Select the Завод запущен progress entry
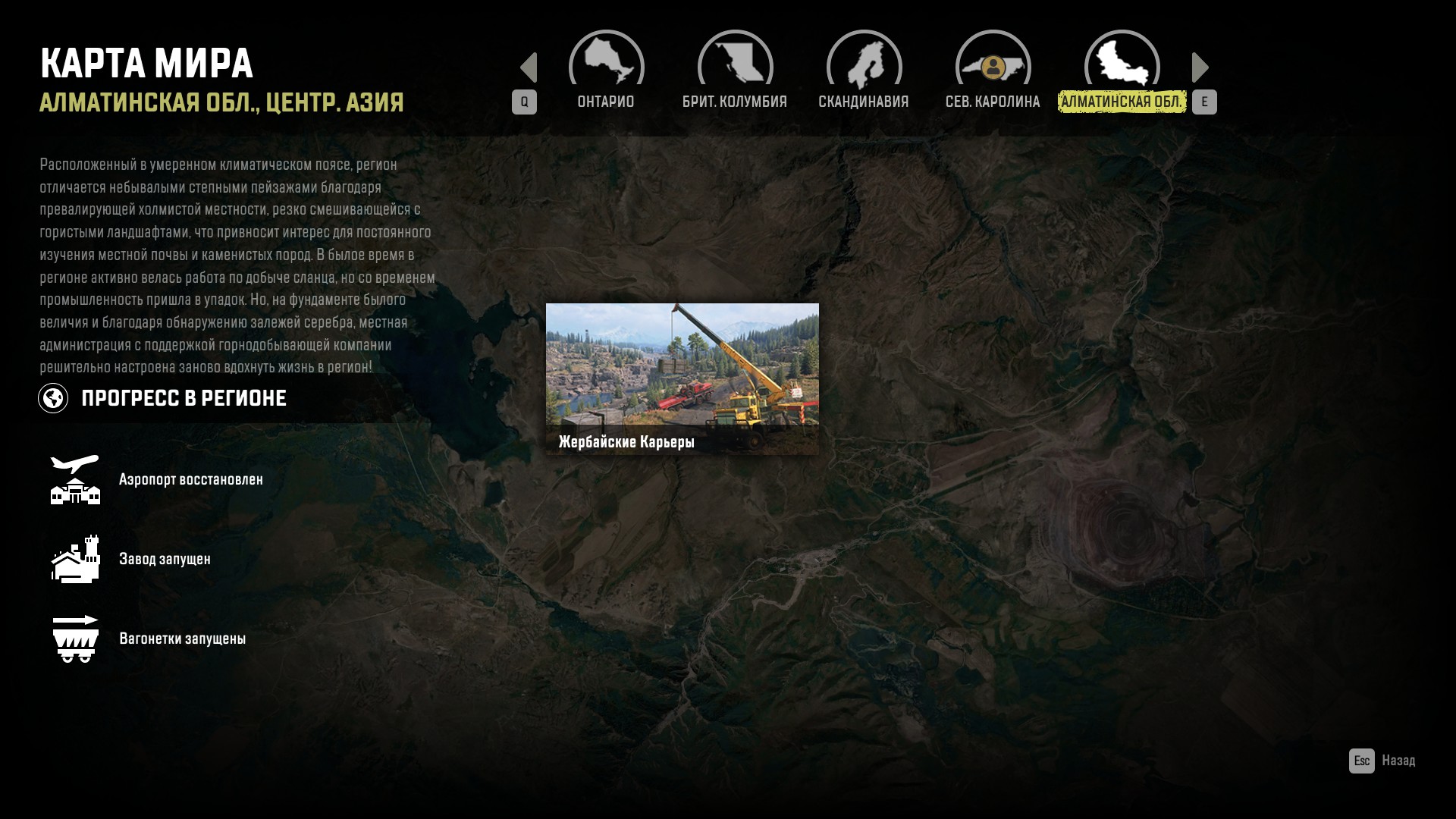This screenshot has width=1456, height=819. point(165,559)
